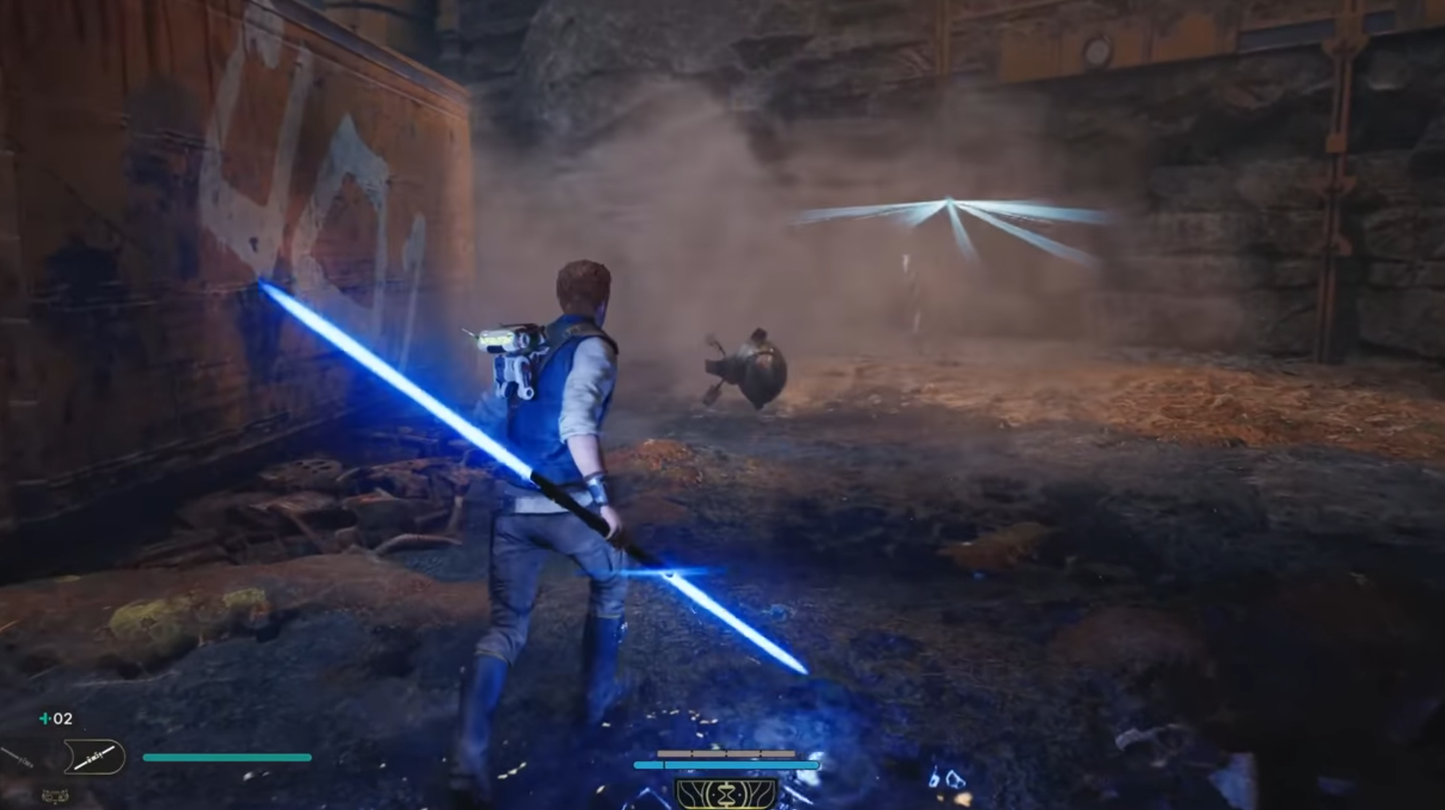Image resolution: width=1445 pixels, height=810 pixels.
Task: Toggle the short left section of the blue force bar
Action: tap(649, 765)
